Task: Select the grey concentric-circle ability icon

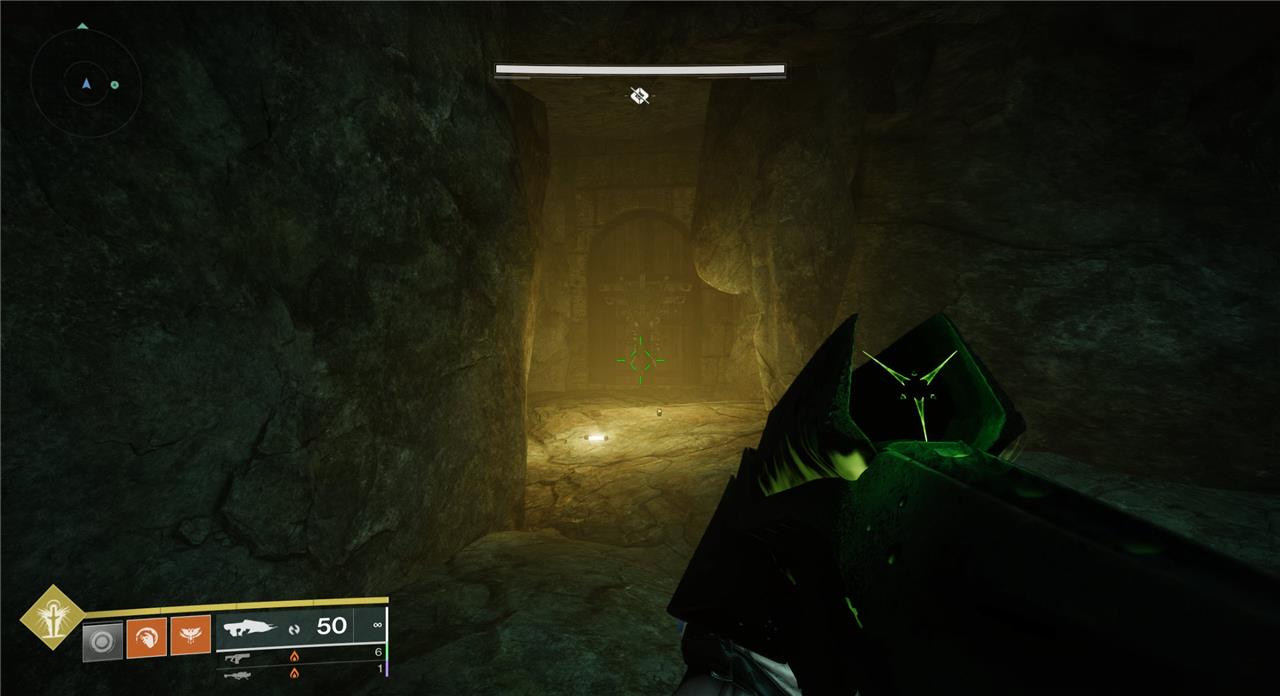Action: point(102,639)
